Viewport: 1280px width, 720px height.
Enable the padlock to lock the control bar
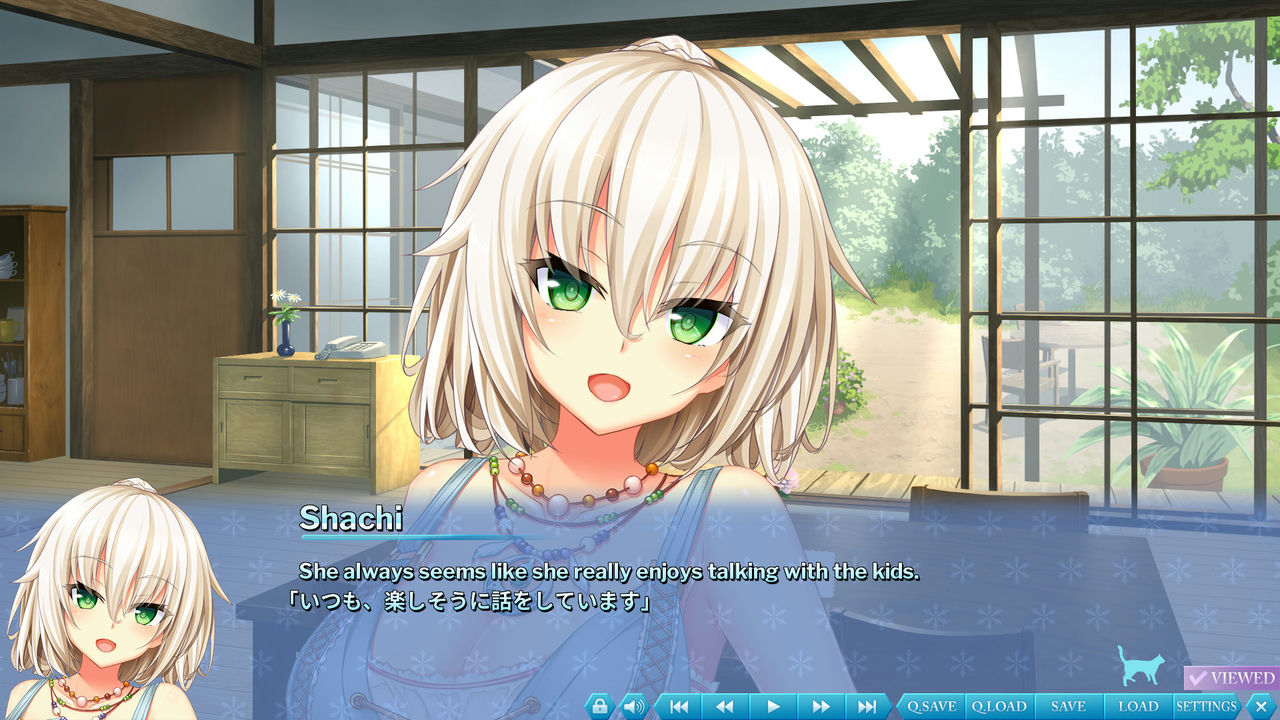click(598, 706)
